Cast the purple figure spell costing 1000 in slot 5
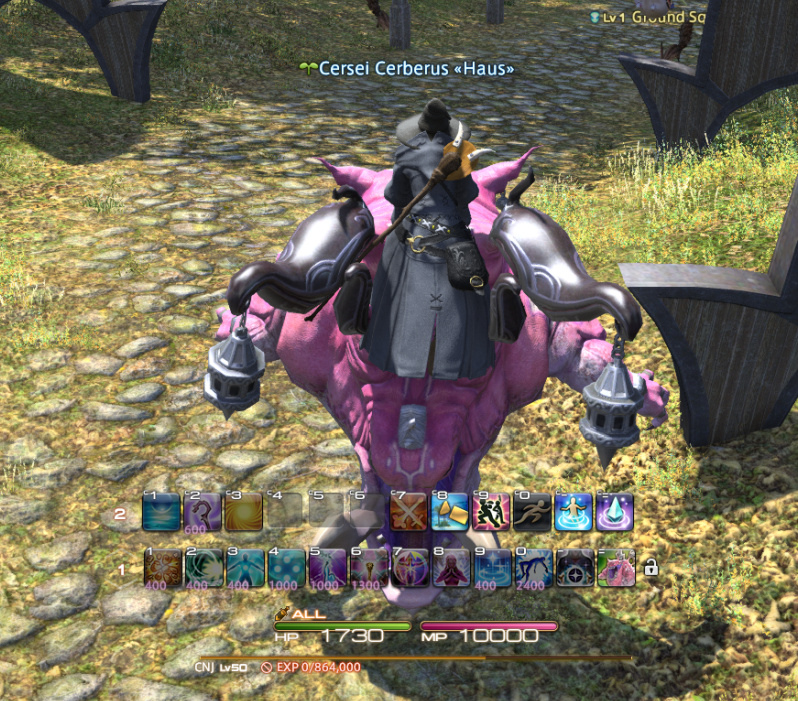This screenshot has height=701, width=798. [x=327, y=567]
